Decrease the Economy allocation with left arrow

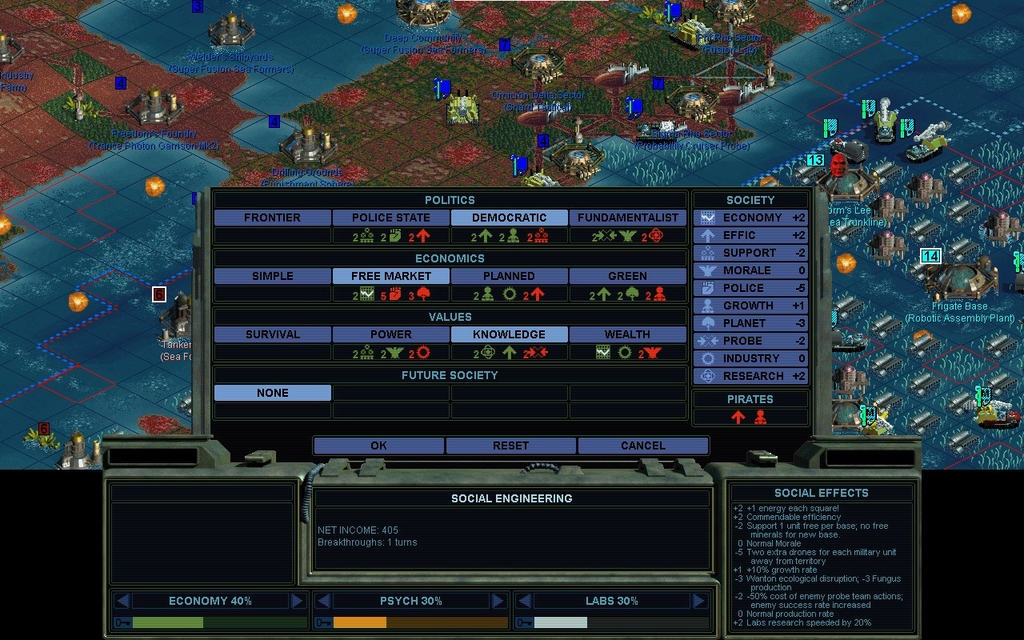[x=123, y=601]
